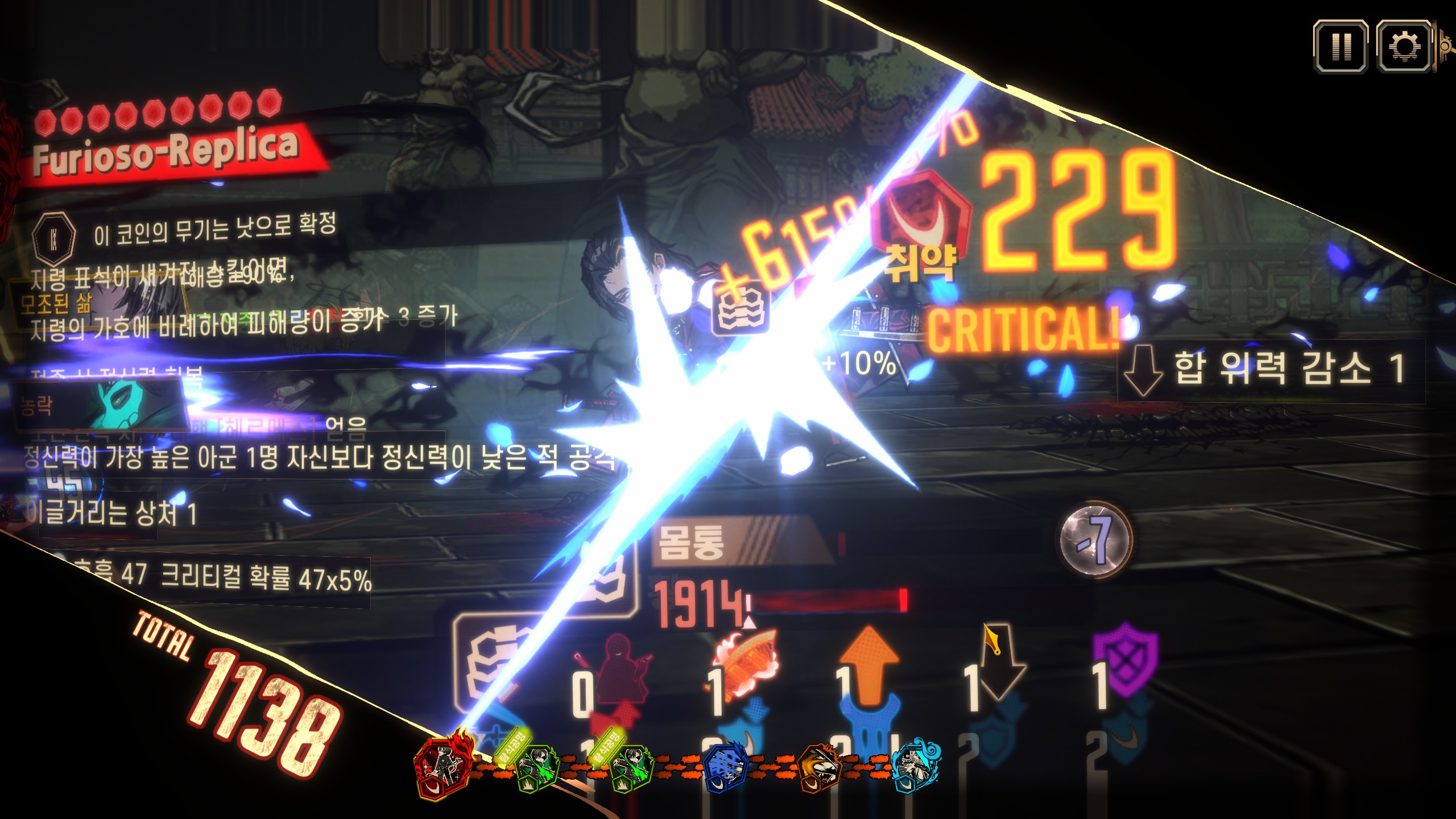Pause the battle
1456x819 pixels.
(x=1340, y=47)
